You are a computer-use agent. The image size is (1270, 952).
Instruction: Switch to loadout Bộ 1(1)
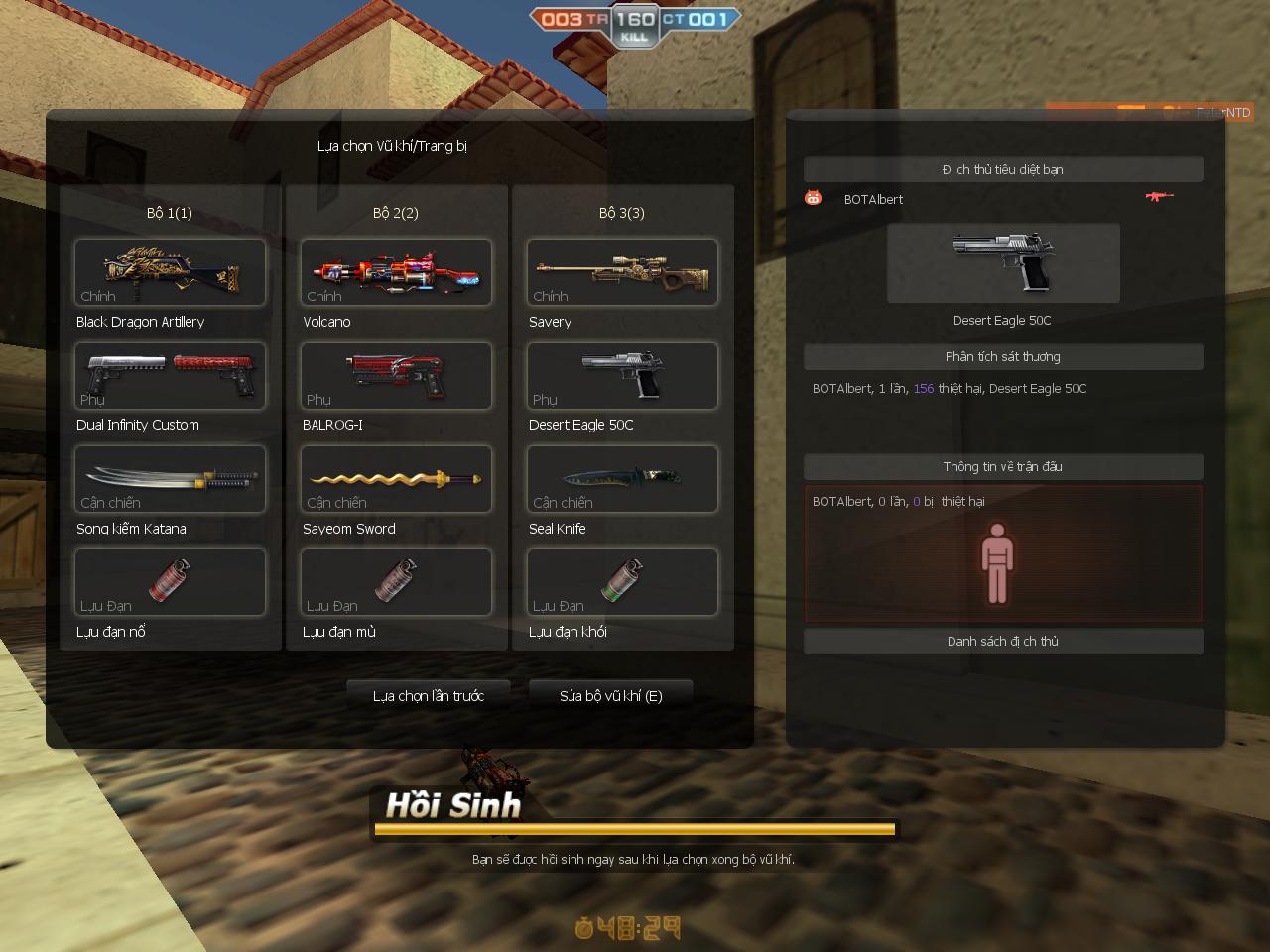coord(169,212)
